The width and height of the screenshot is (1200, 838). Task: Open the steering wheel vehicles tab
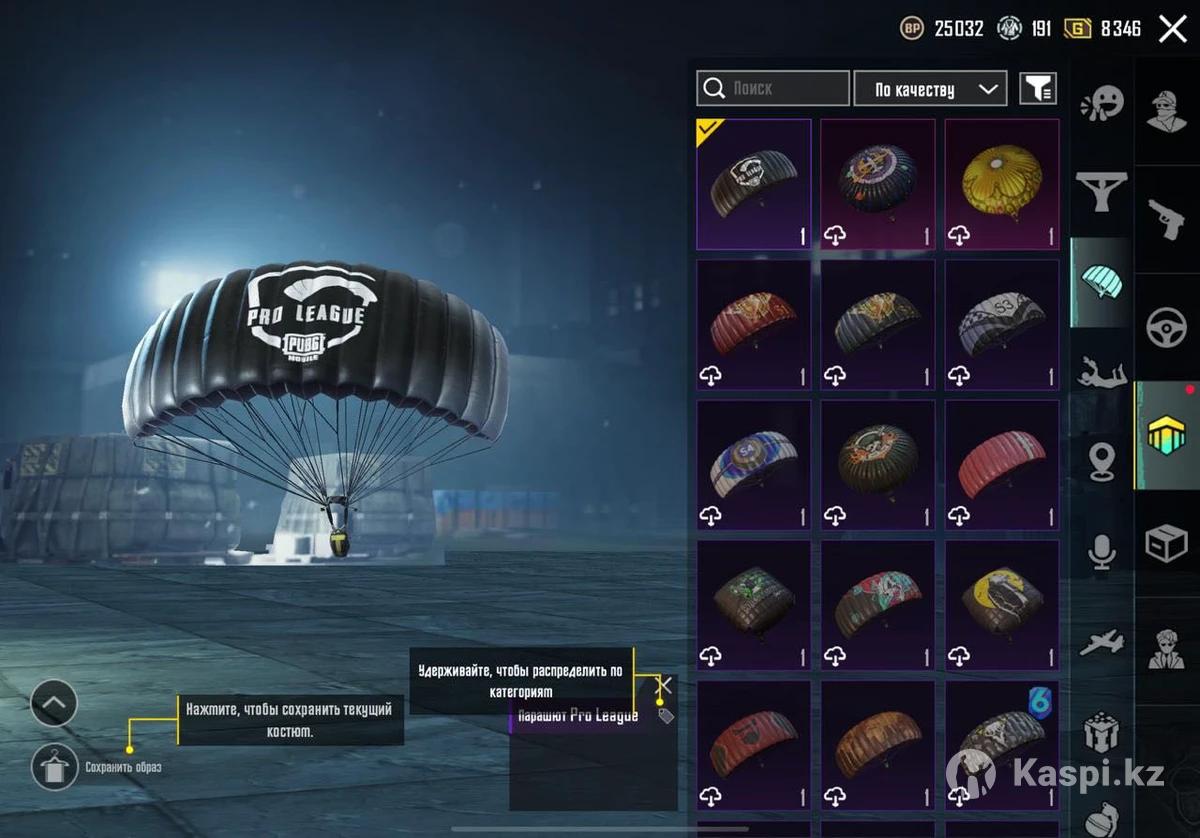click(1167, 327)
